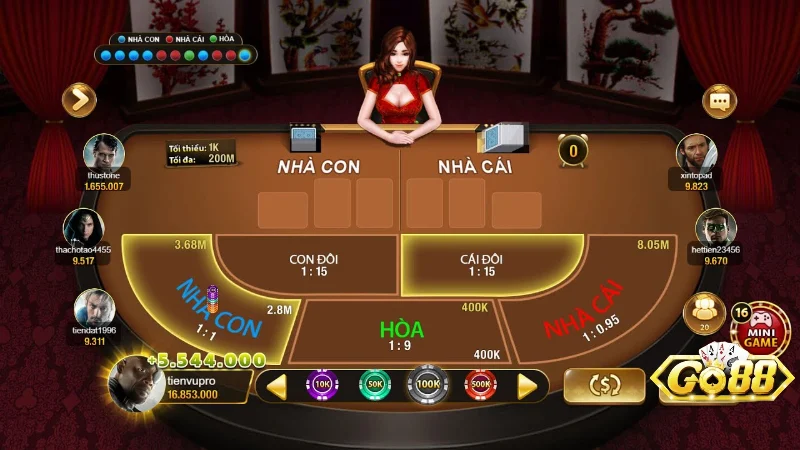Screen dimensions: 800x450
Task: Open thustone's player profile
Action: coord(104,155)
